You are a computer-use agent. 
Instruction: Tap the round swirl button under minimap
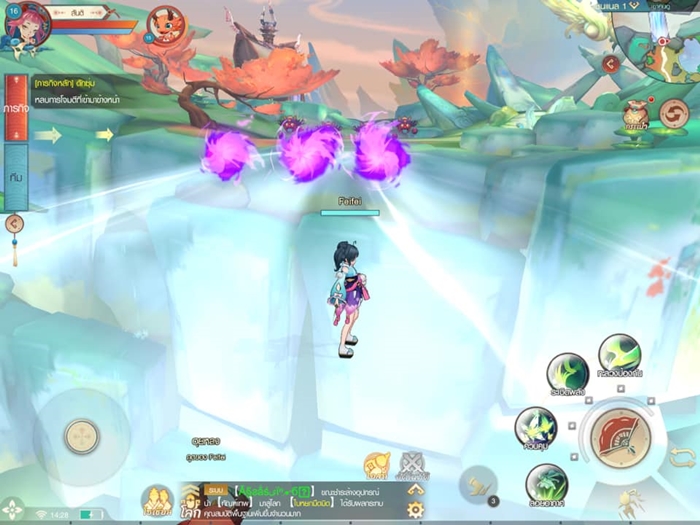[674, 114]
